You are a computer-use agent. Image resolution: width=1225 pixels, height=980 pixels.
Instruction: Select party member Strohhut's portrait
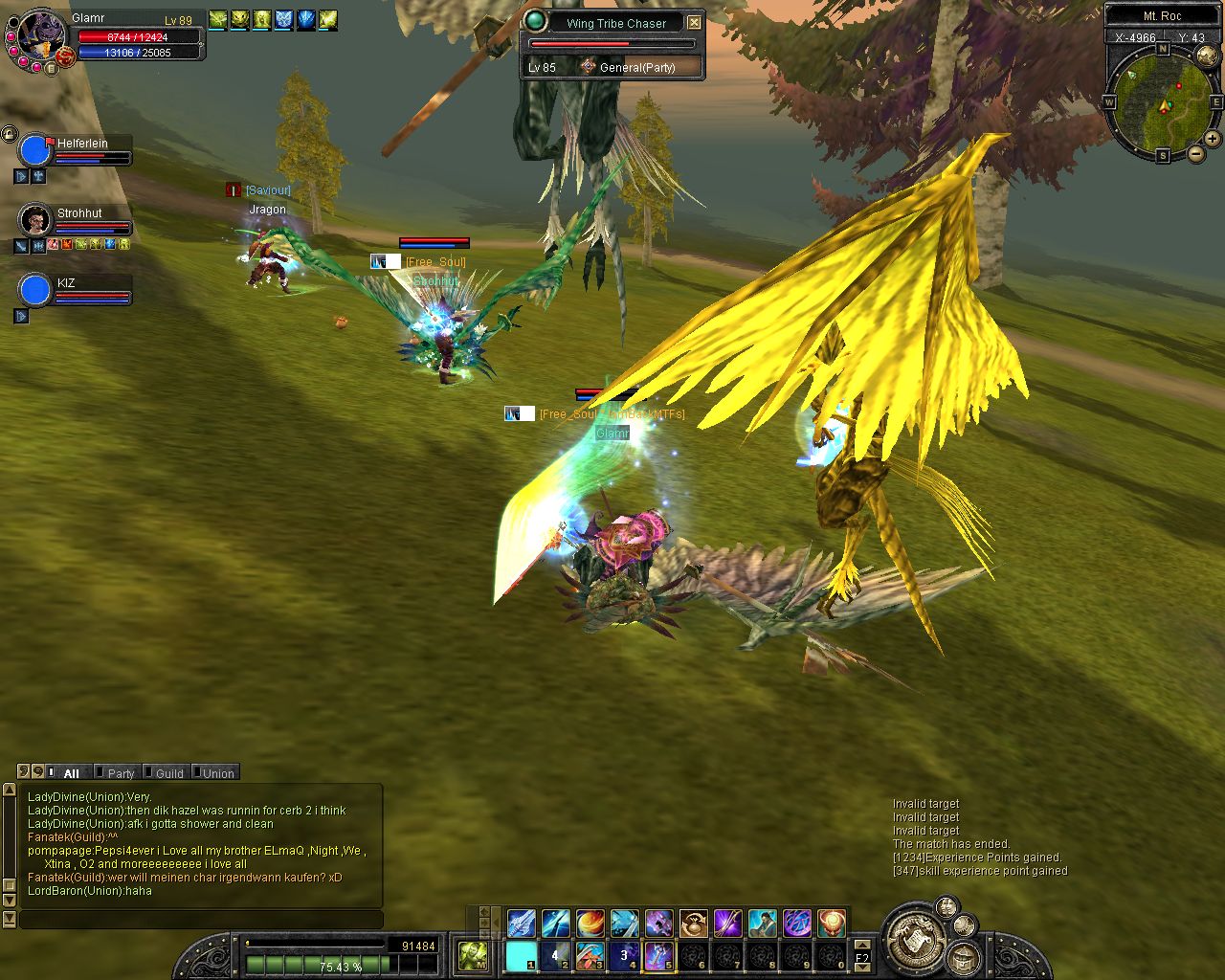(x=35, y=220)
